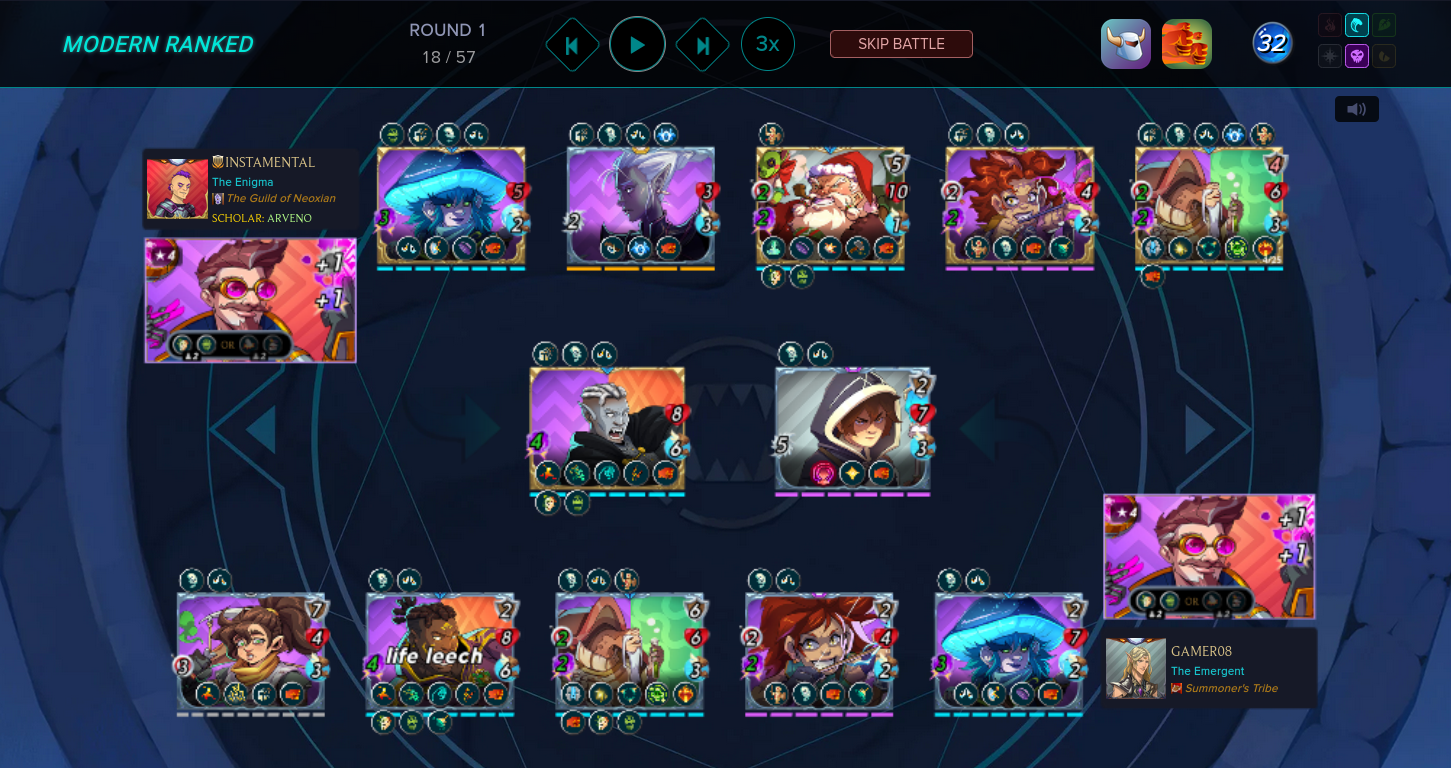
Task: Inspect GAMER08's summoner card with goggles
Action: pyautogui.click(x=1209, y=556)
